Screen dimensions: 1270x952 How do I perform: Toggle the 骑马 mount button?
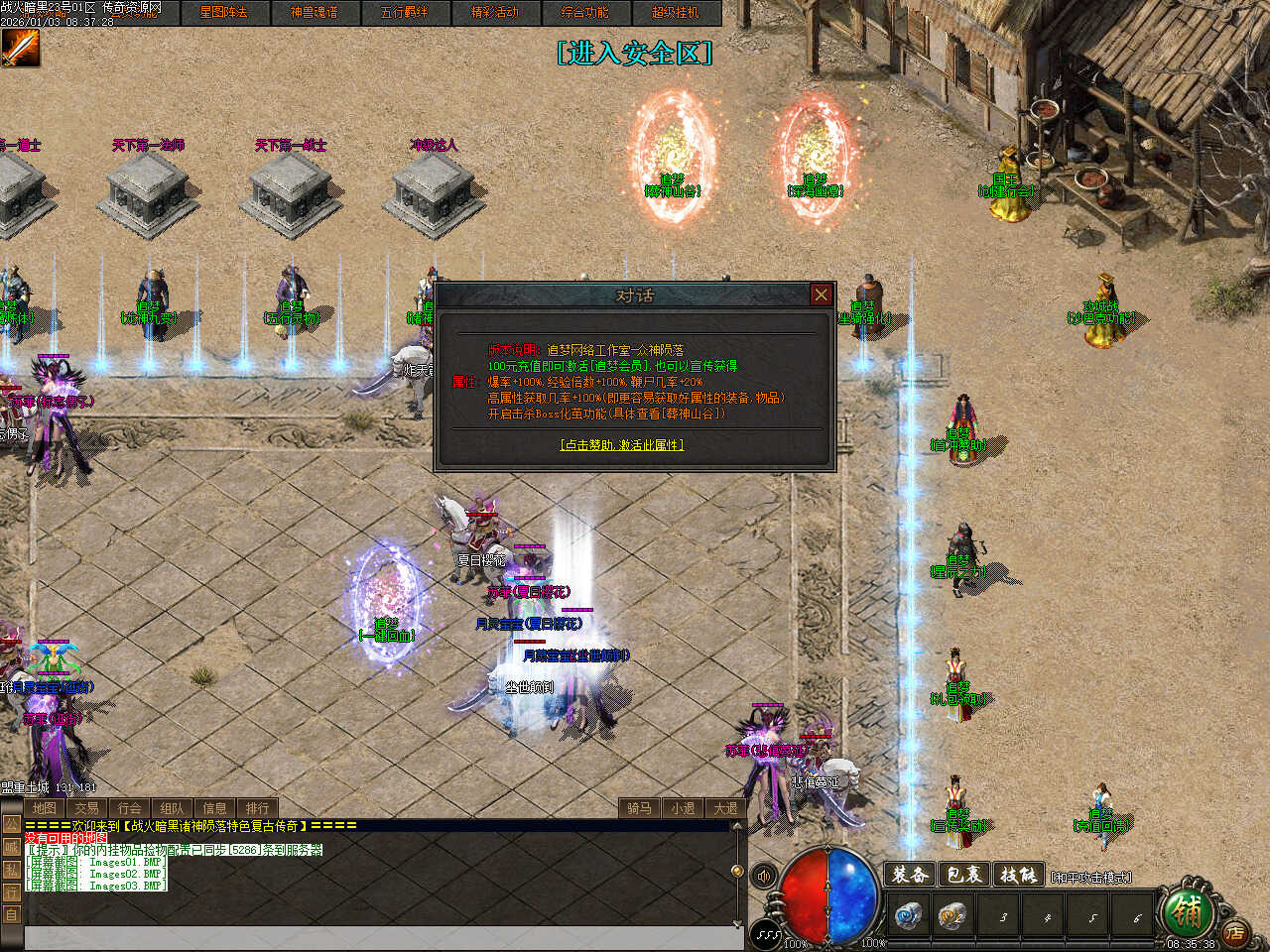[639, 808]
